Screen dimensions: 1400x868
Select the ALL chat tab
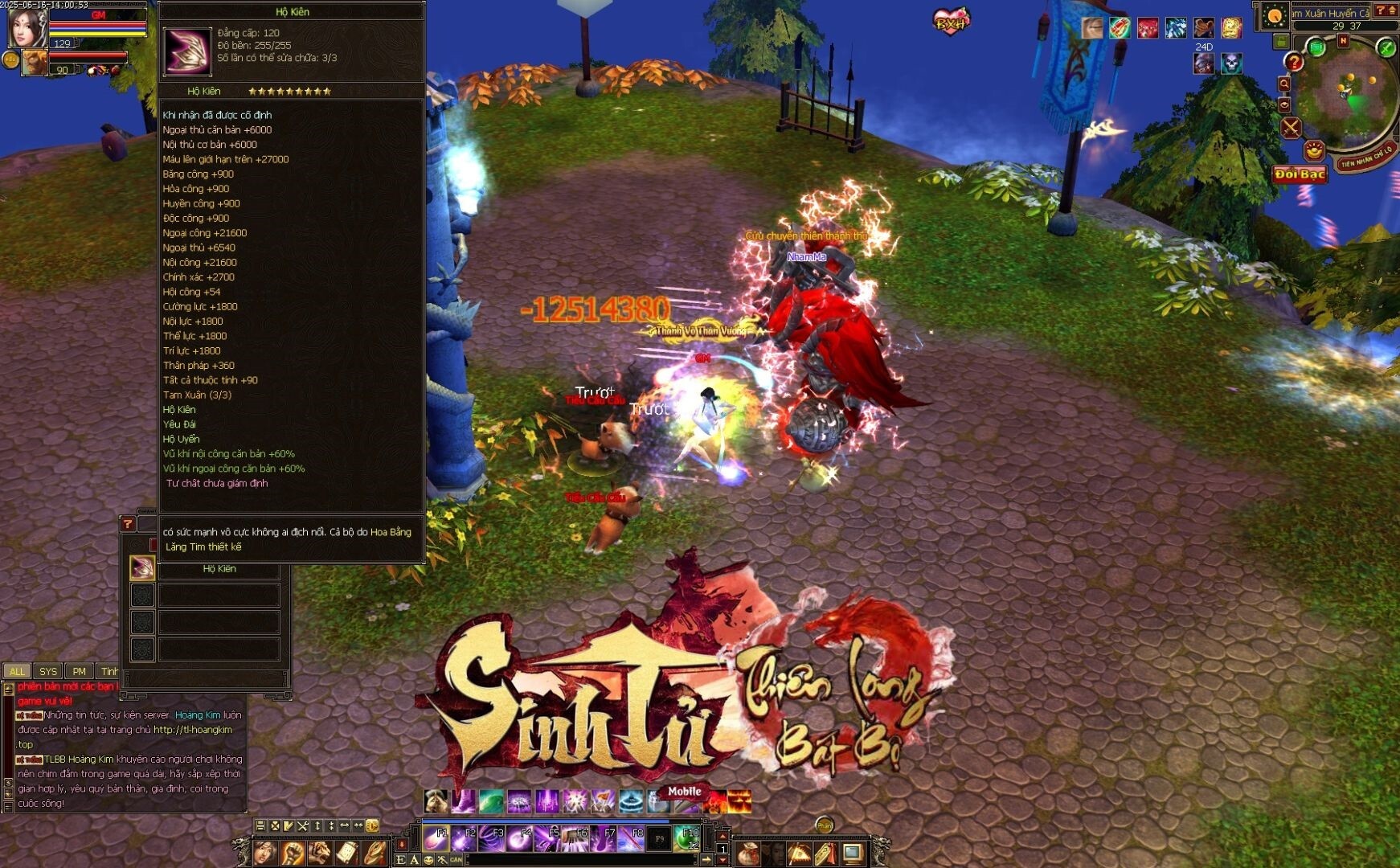click(17, 671)
